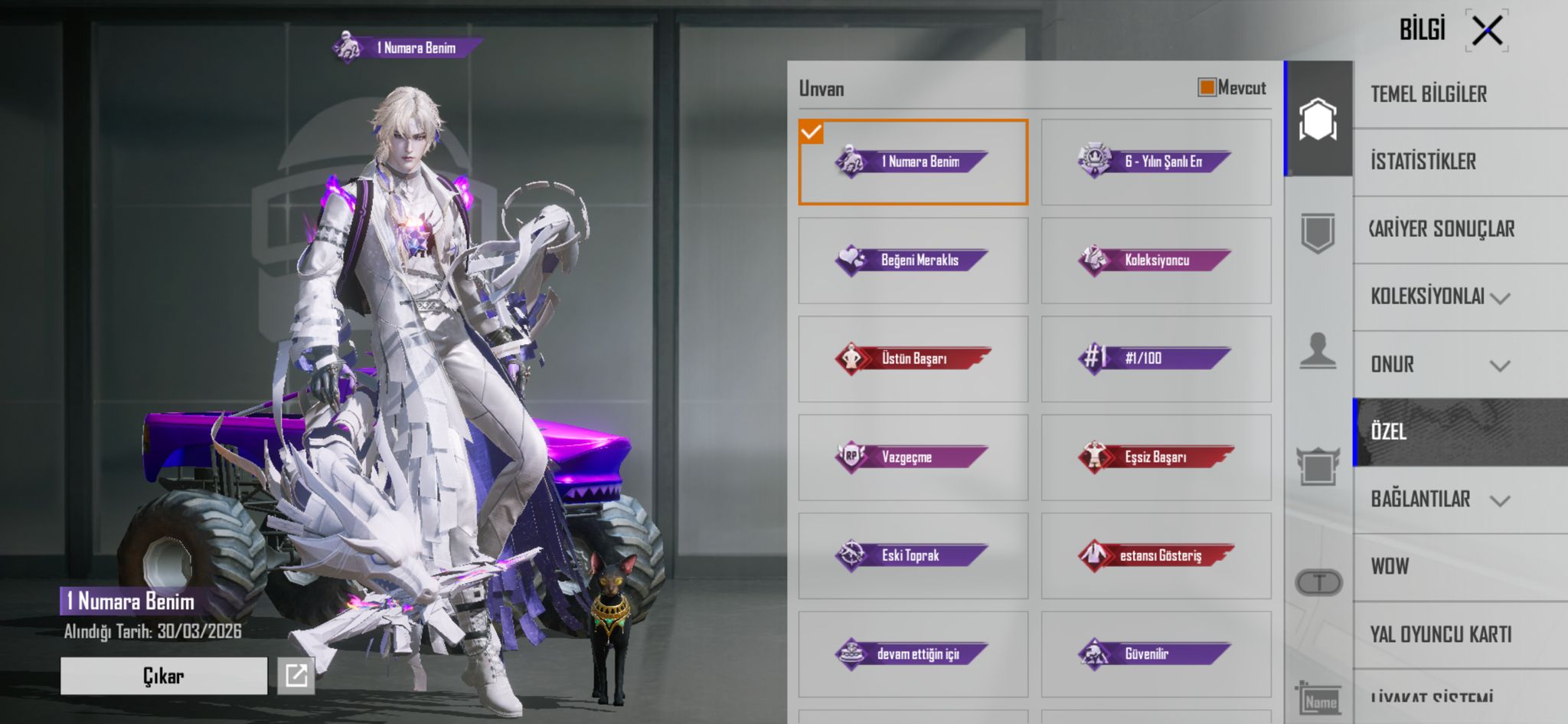Pick the Üstün Başarı title

pos(913,359)
